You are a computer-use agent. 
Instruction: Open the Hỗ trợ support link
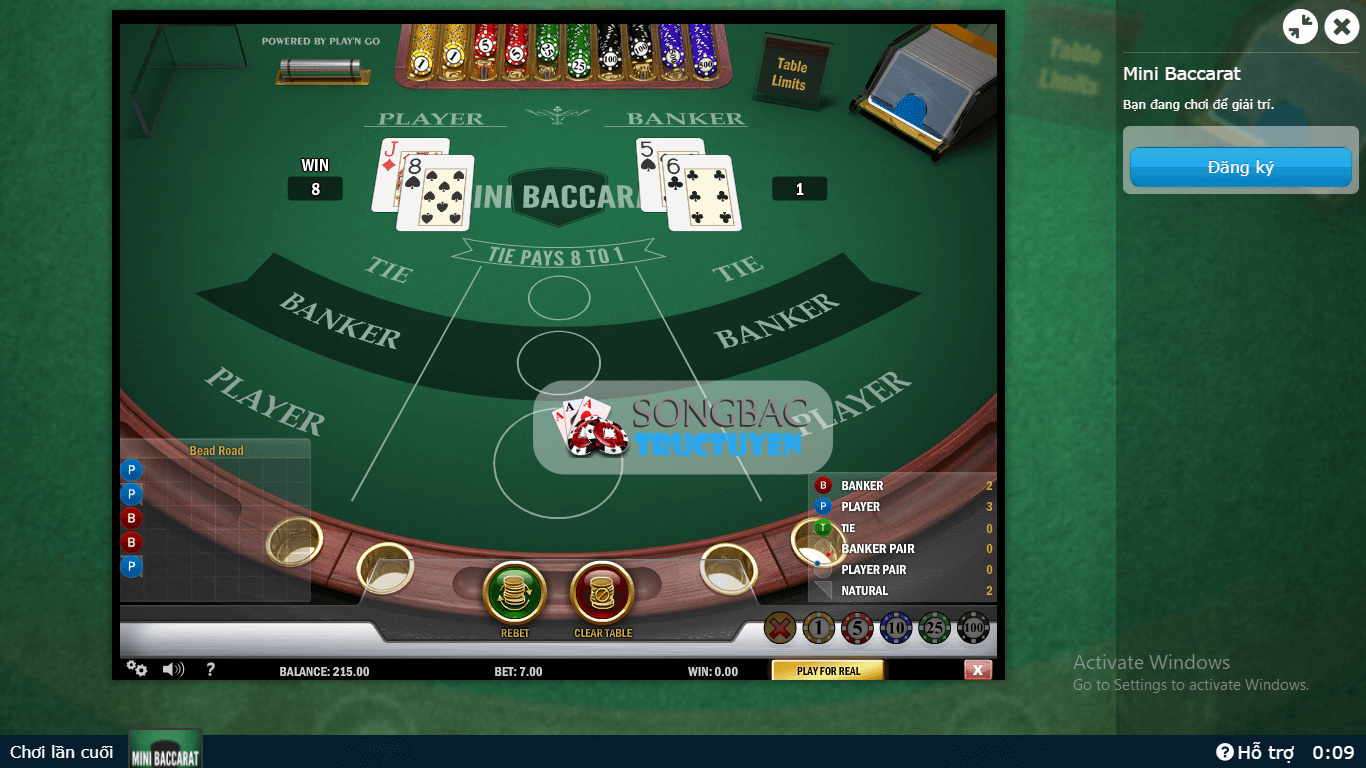[x=1255, y=752]
